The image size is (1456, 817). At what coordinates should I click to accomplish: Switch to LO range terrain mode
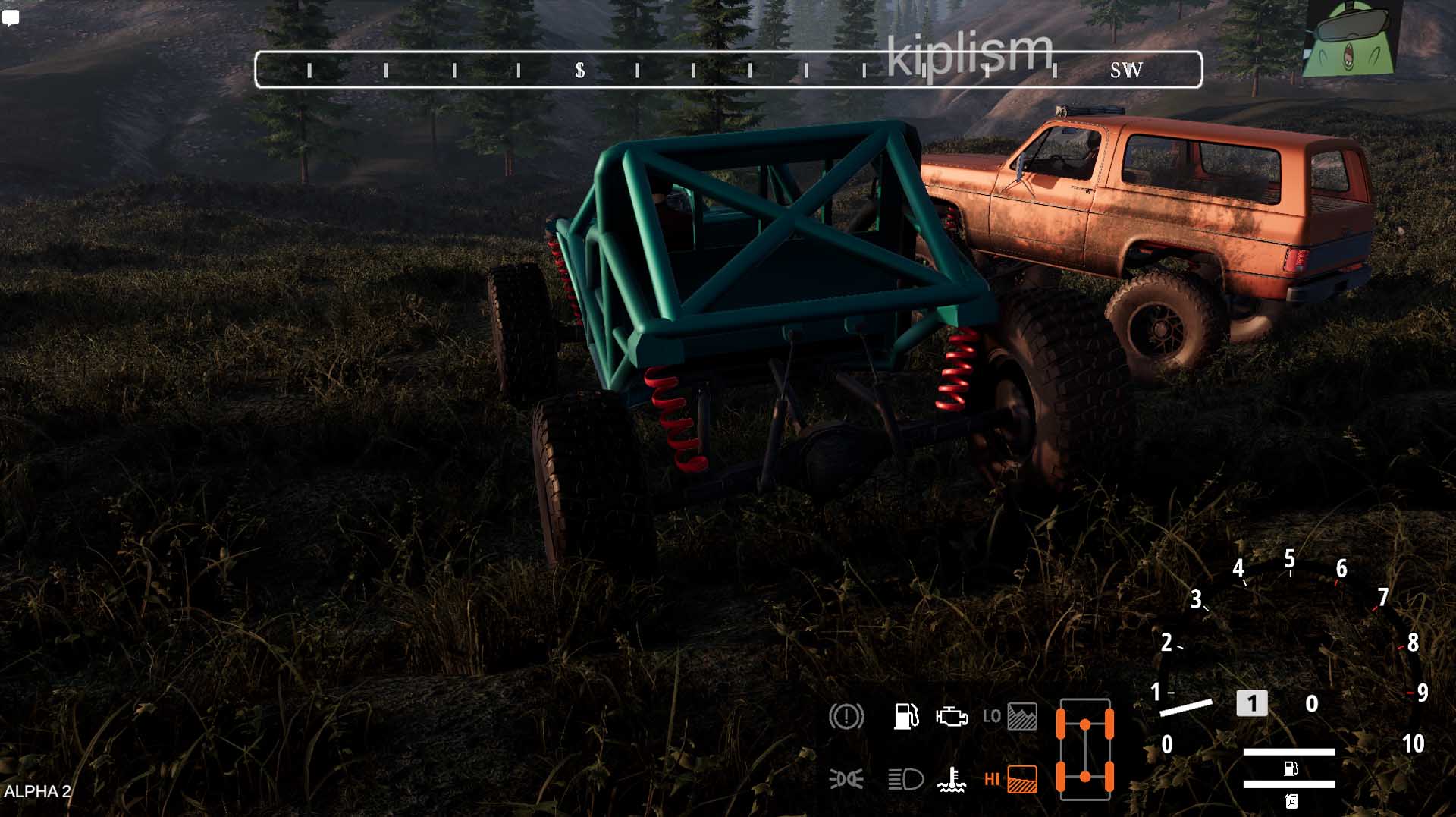coord(1010,716)
